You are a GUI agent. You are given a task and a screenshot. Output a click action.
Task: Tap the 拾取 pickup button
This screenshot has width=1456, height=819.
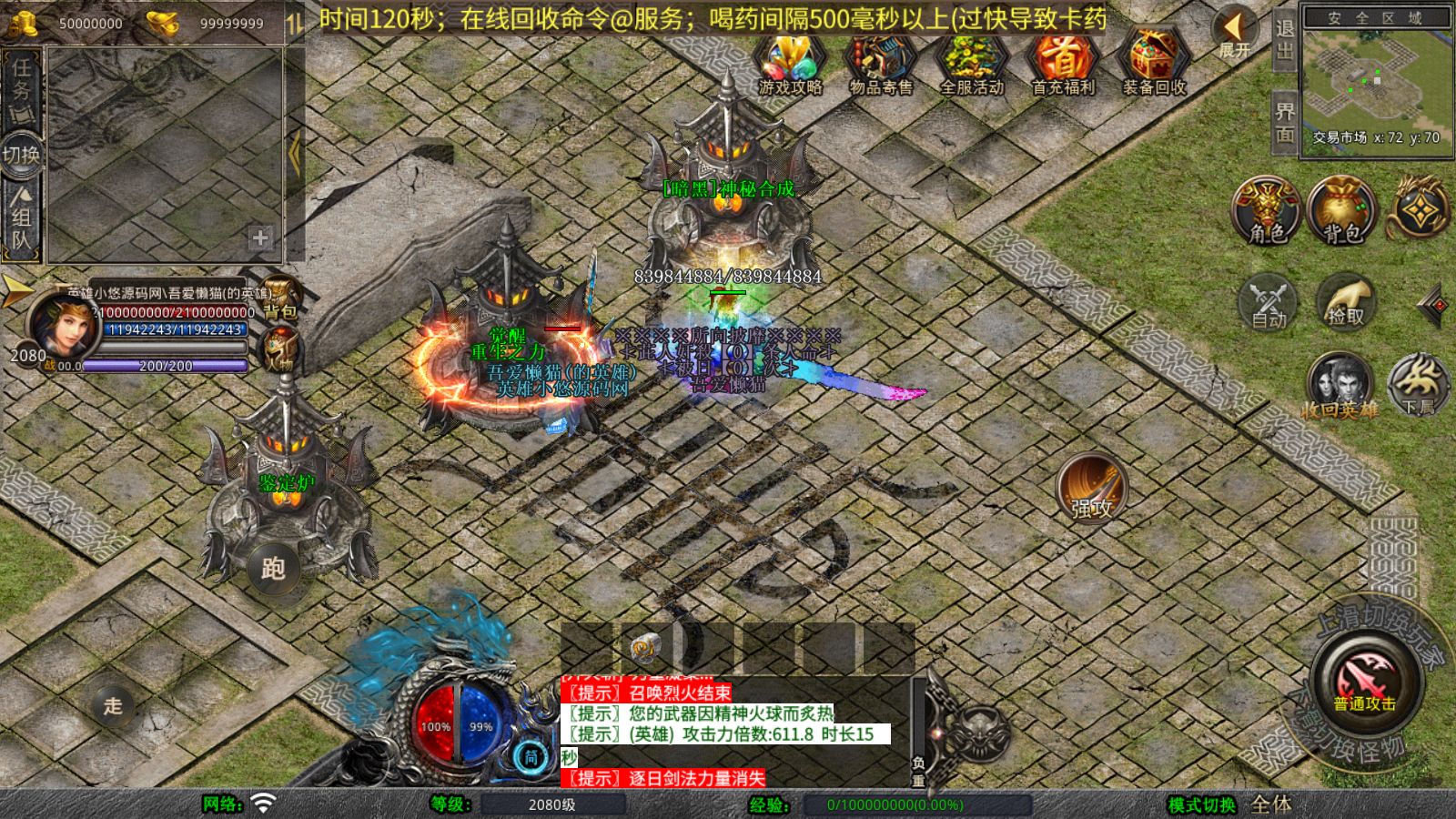point(1345,301)
